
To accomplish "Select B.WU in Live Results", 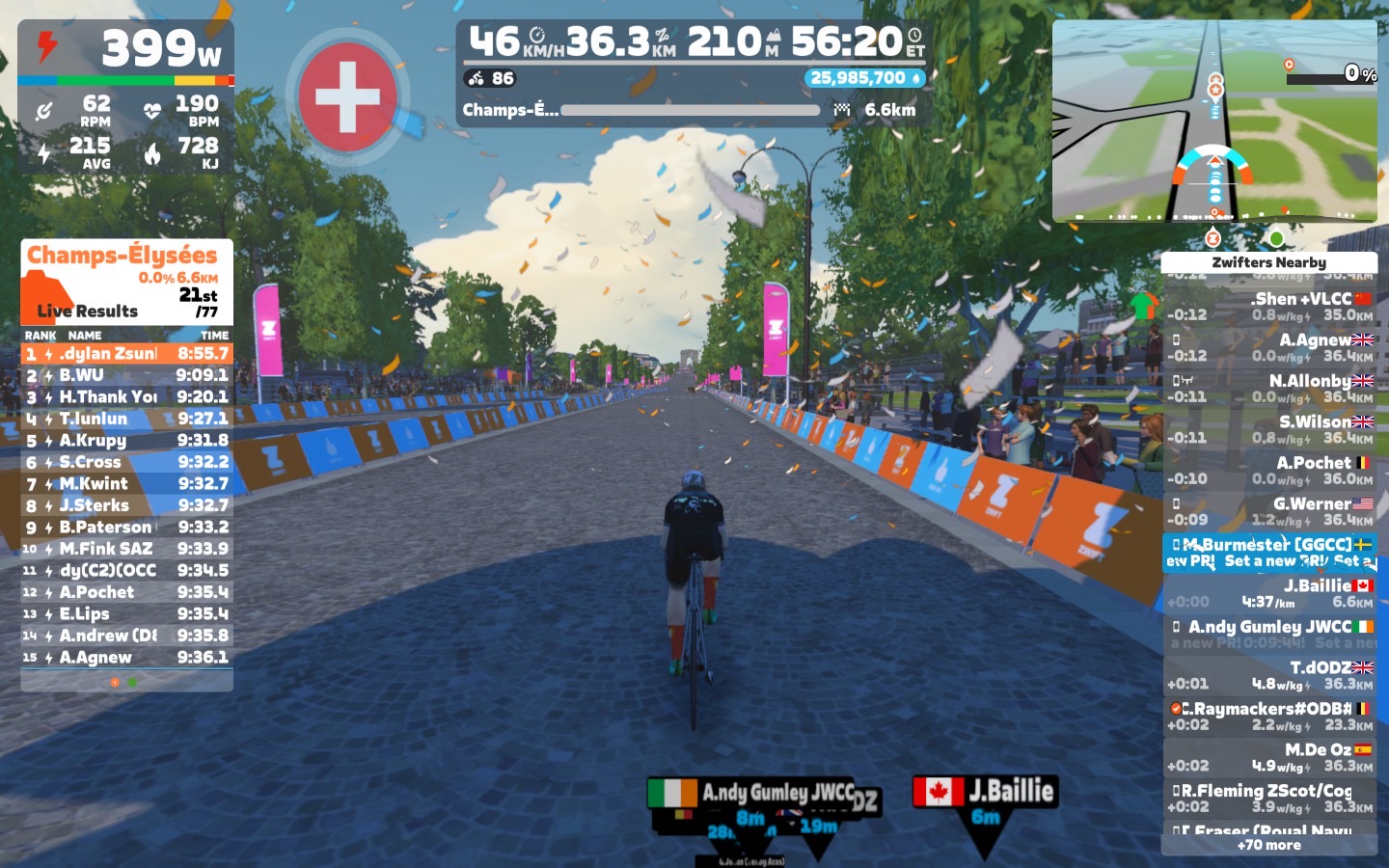I will [x=126, y=375].
